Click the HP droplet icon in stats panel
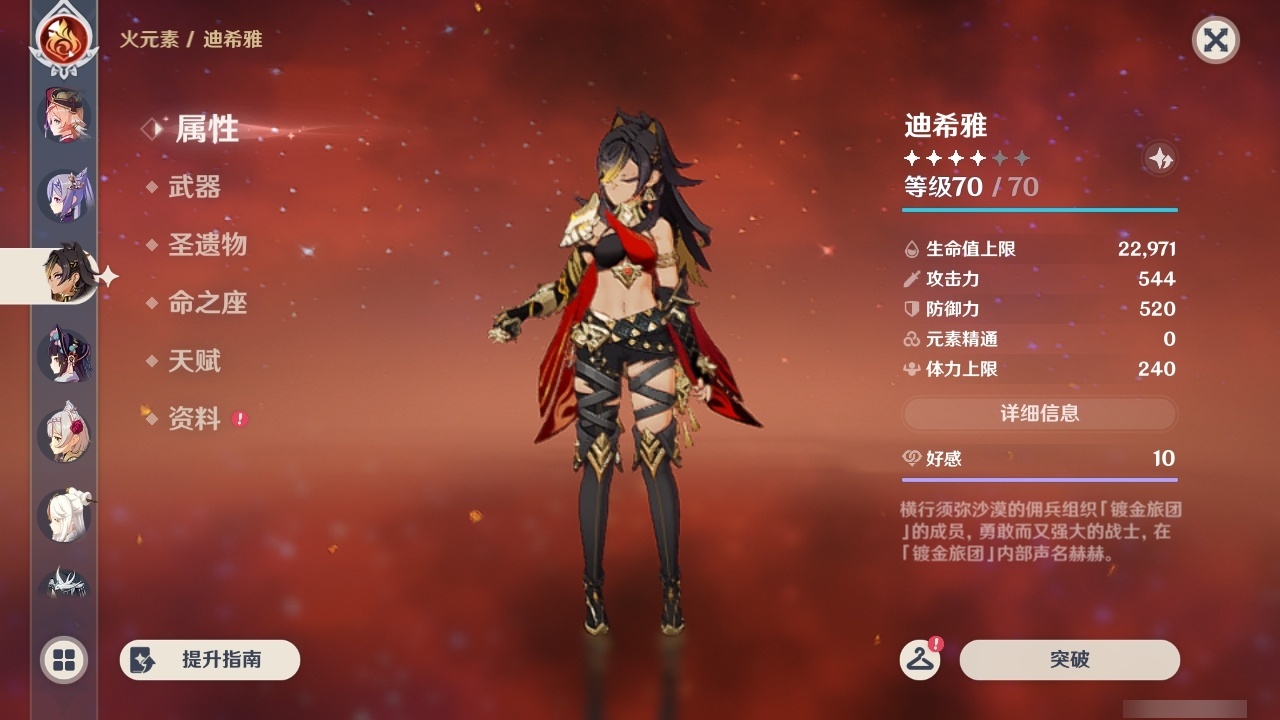The width and height of the screenshot is (1280, 720). click(x=911, y=249)
